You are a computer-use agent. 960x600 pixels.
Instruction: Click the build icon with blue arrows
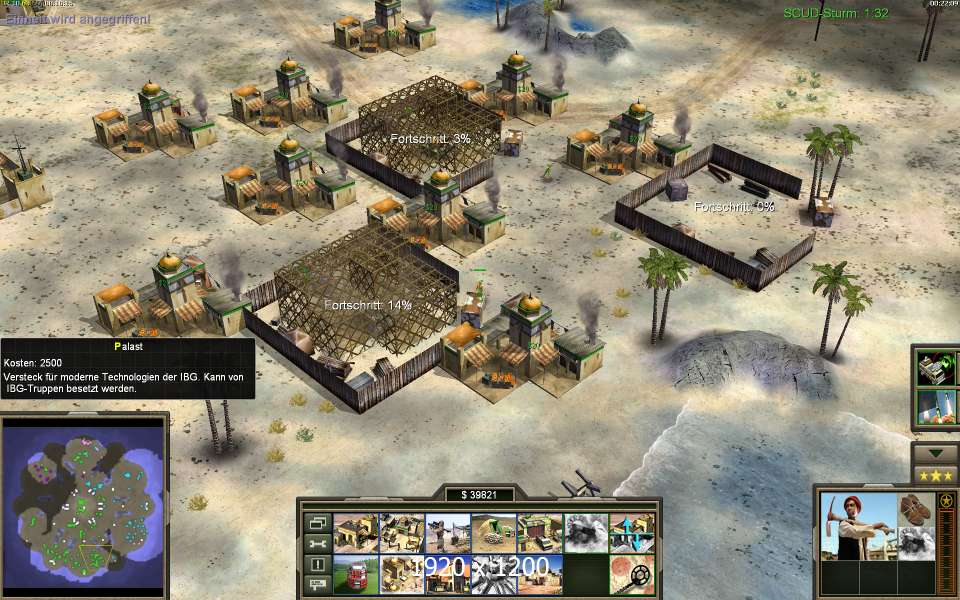coord(631,533)
